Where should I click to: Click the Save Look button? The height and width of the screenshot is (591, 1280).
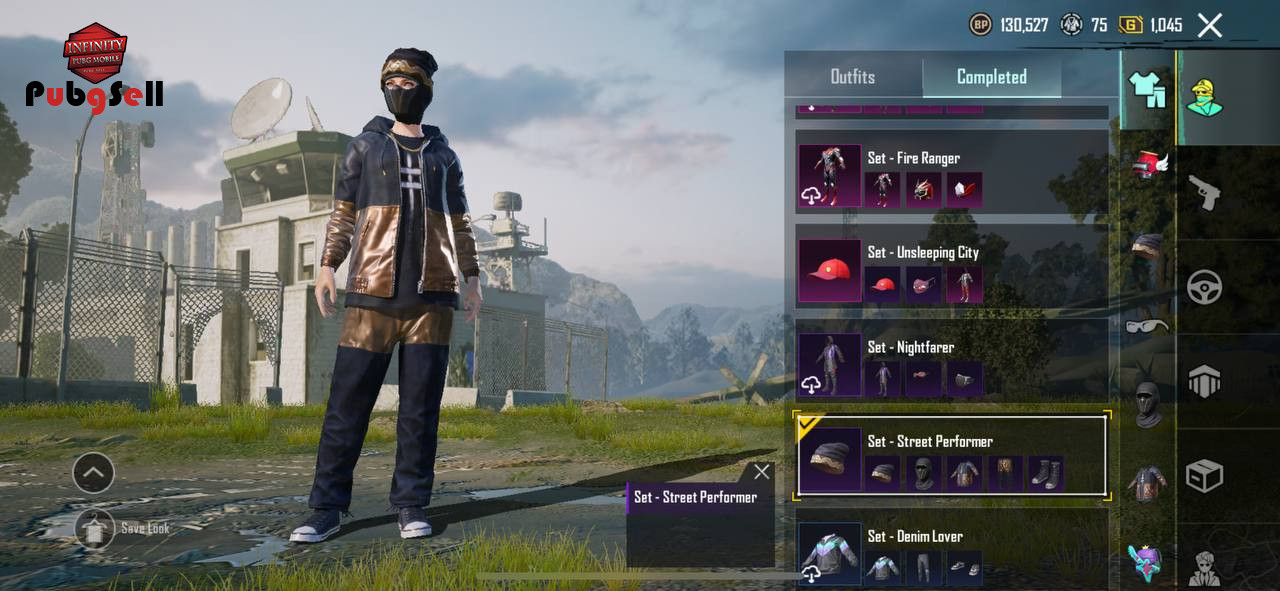pyautogui.click(x=95, y=529)
